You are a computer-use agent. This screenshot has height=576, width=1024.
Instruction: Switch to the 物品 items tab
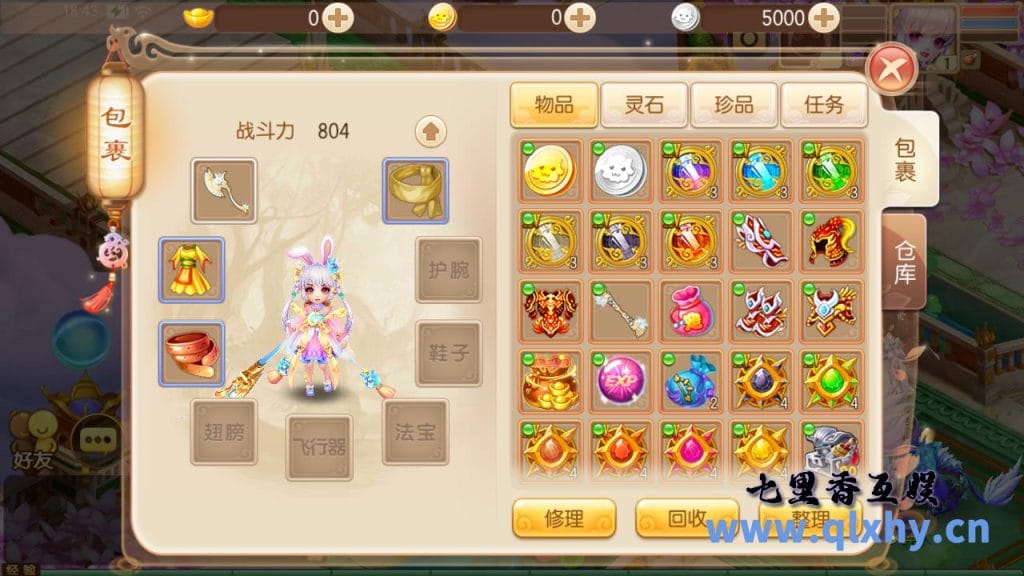(554, 104)
